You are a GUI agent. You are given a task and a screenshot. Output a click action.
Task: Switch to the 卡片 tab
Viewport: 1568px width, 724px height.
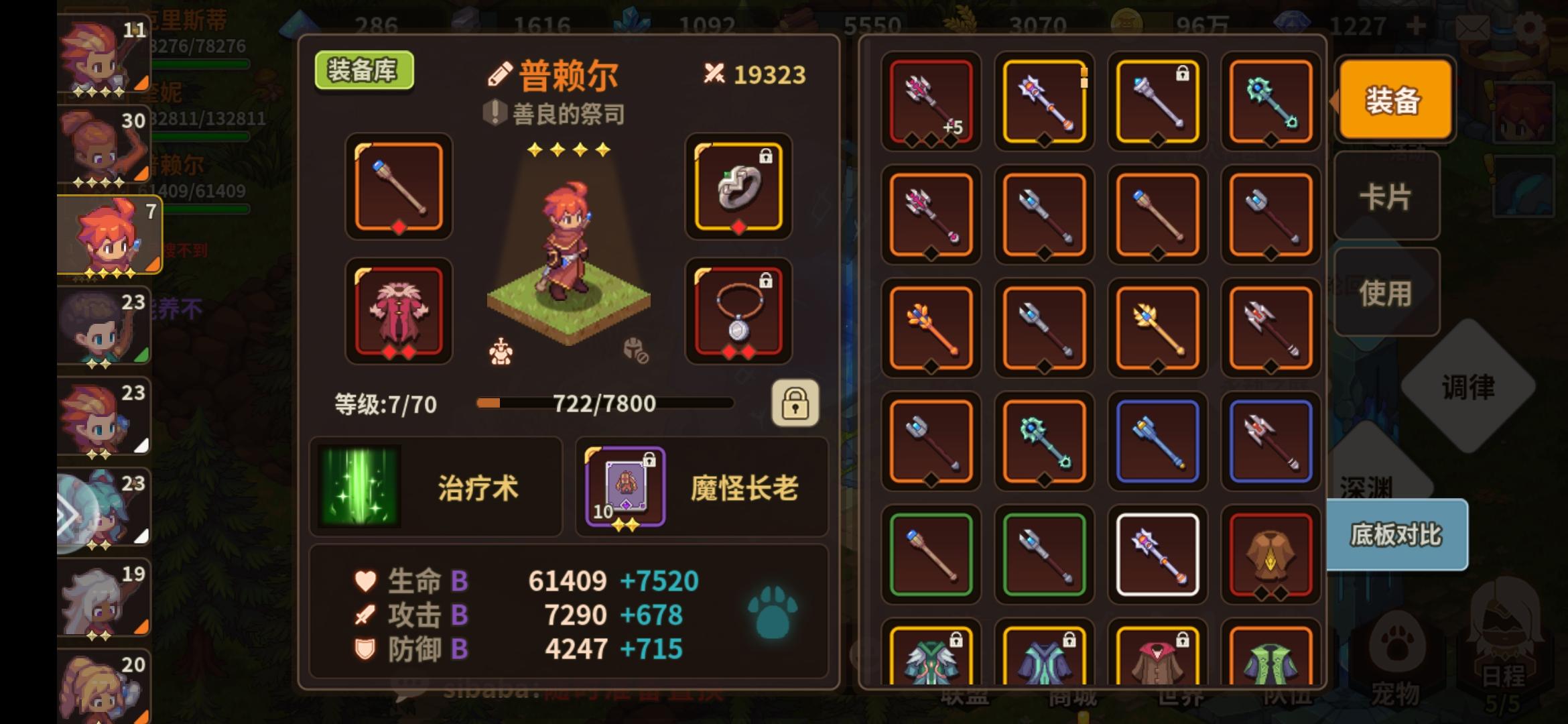click(x=1386, y=196)
